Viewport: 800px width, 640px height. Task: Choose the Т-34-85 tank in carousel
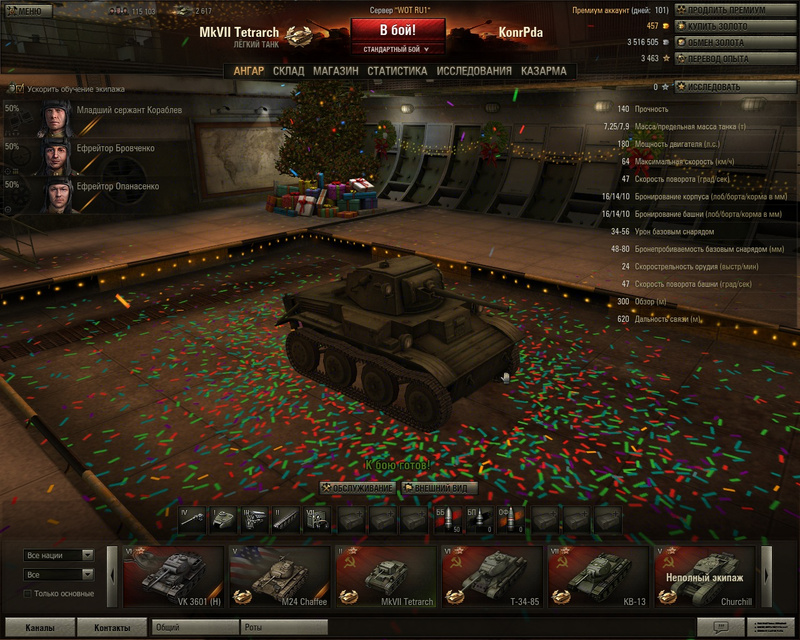pos(492,577)
